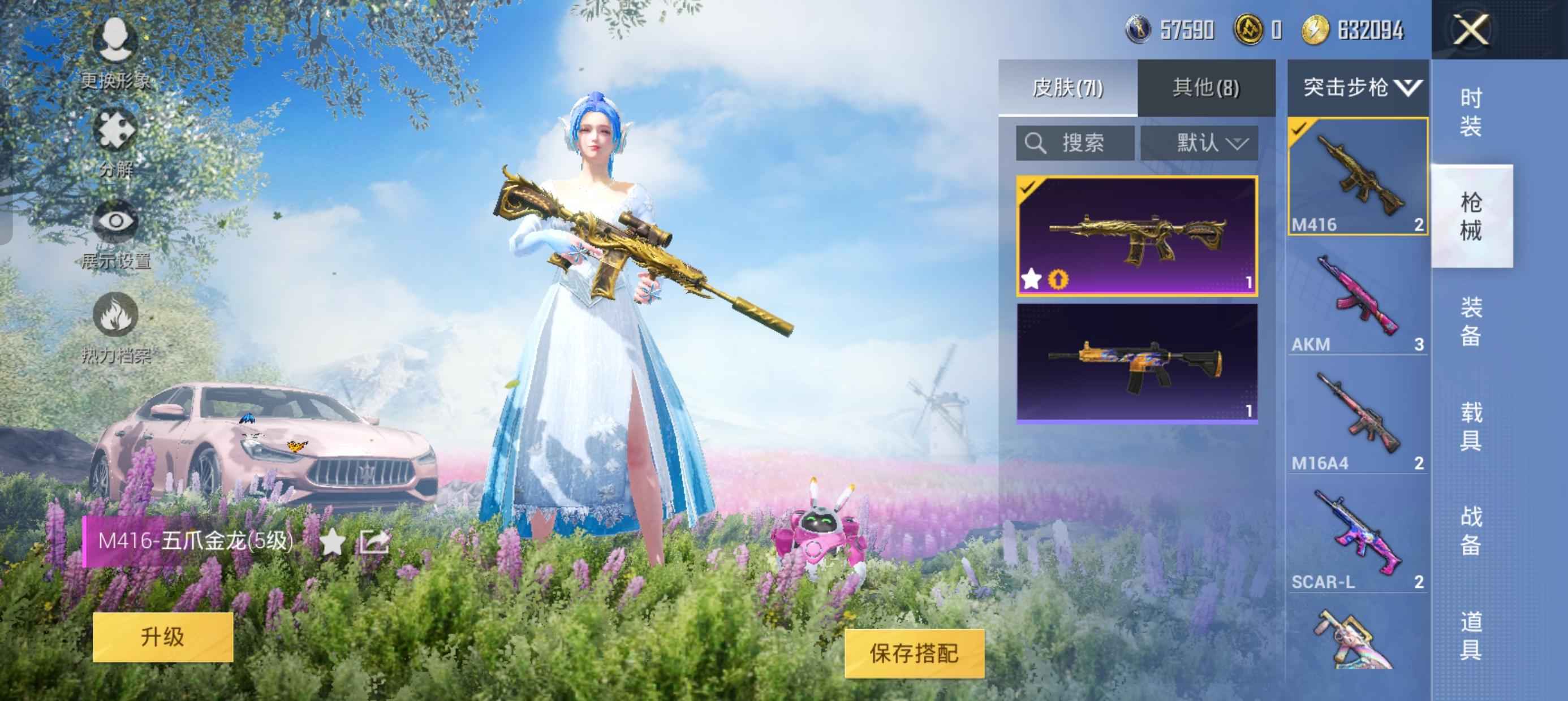Viewport: 1568px width, 701px height.
Task: Select the M416 weapon entry
Action: [x=1358, y=176]
